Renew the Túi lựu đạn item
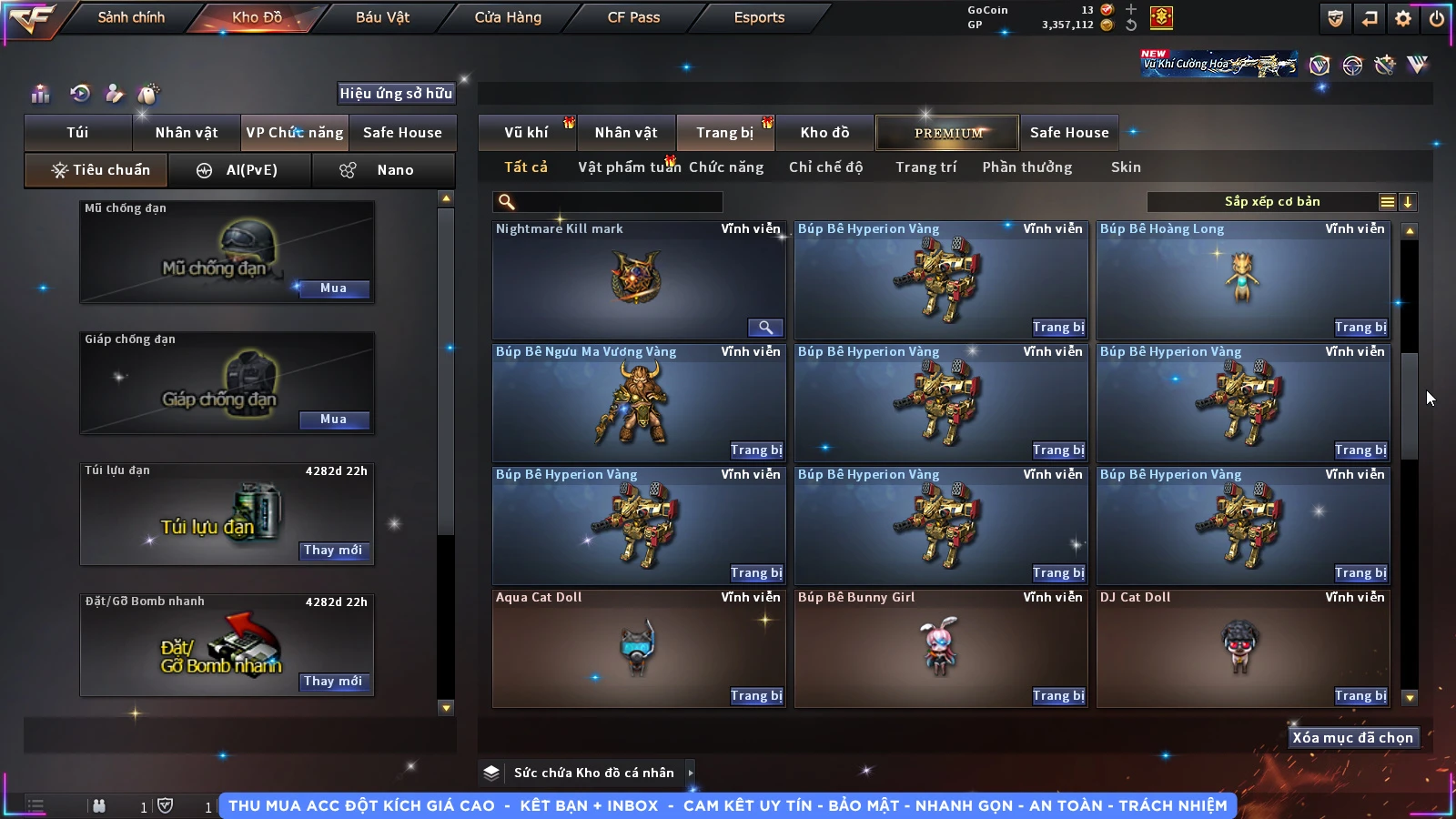1456x819 pixels. coord(333,551)
